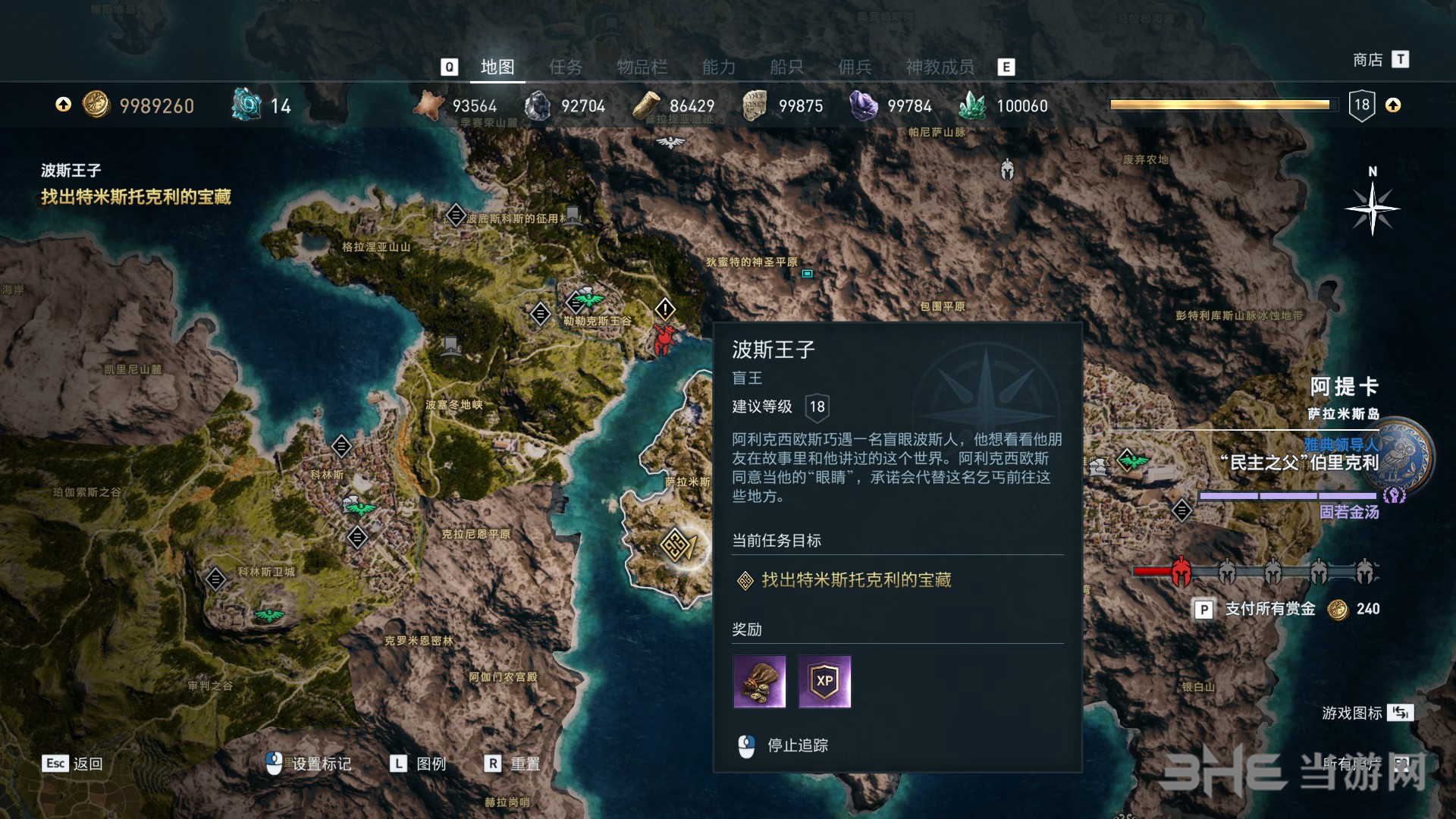This screenshot has height=819, width=1456.
Task: Select the golden tracked quest marker on map
Action: tap(675, 544)
